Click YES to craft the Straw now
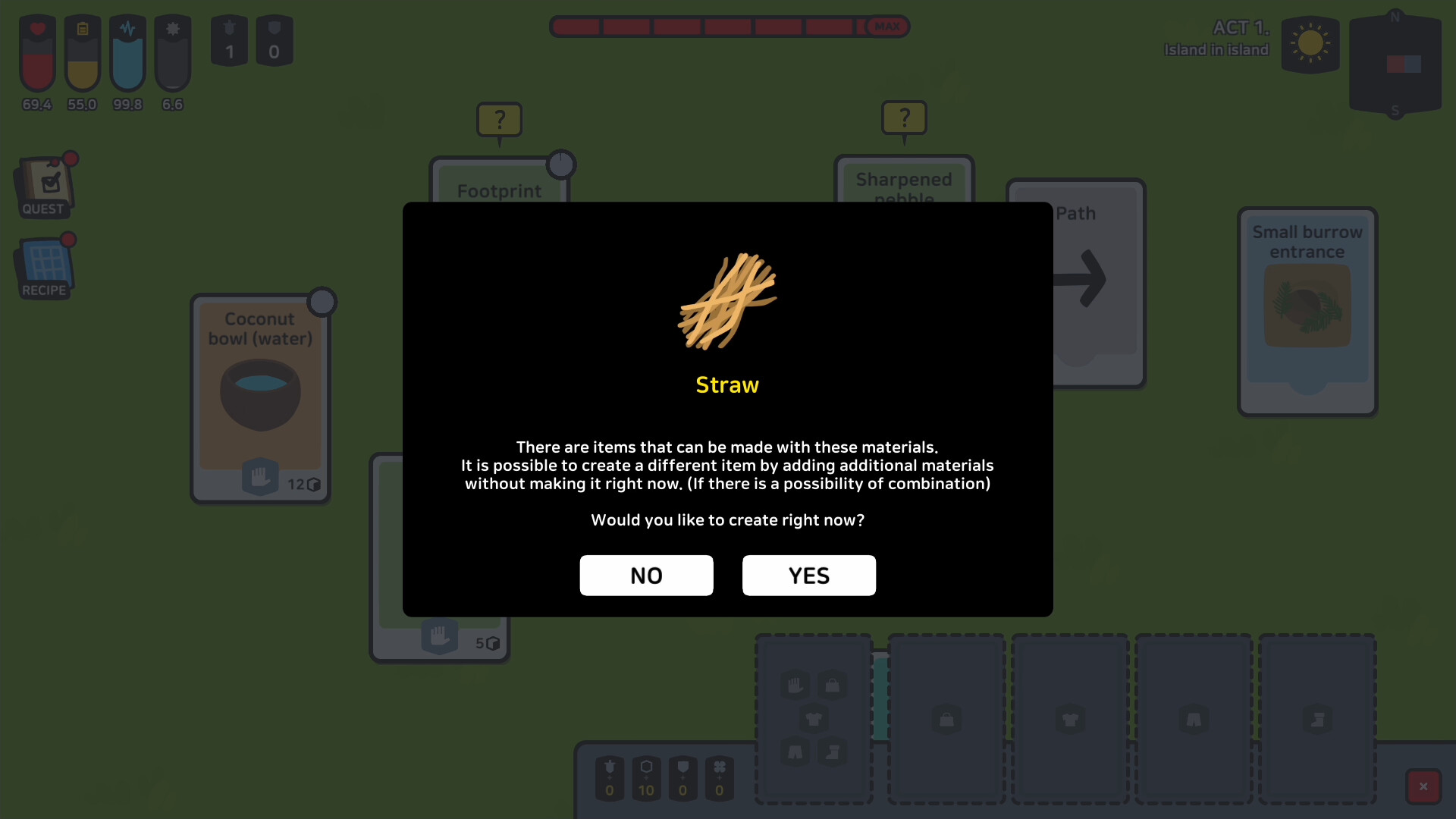Image resolution: width=1456 pixels, height=819 pixels. point(808,576)
